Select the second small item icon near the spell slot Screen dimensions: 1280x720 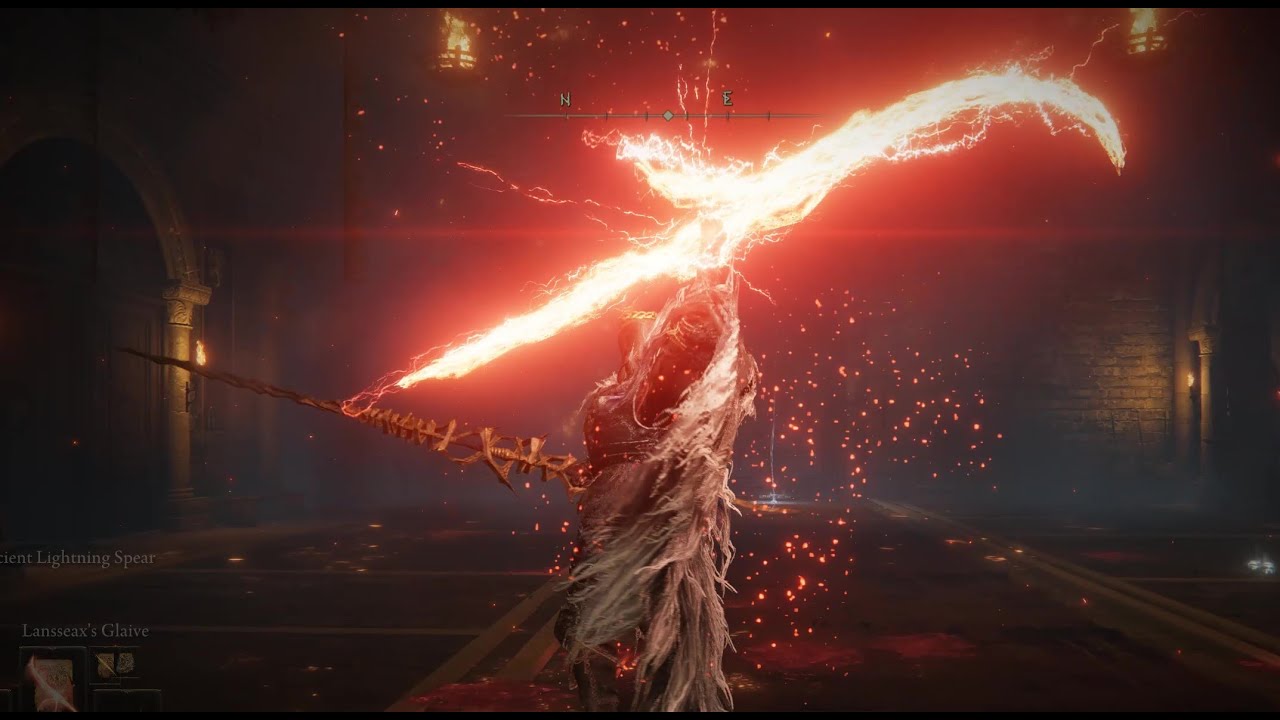coord(126,662)
